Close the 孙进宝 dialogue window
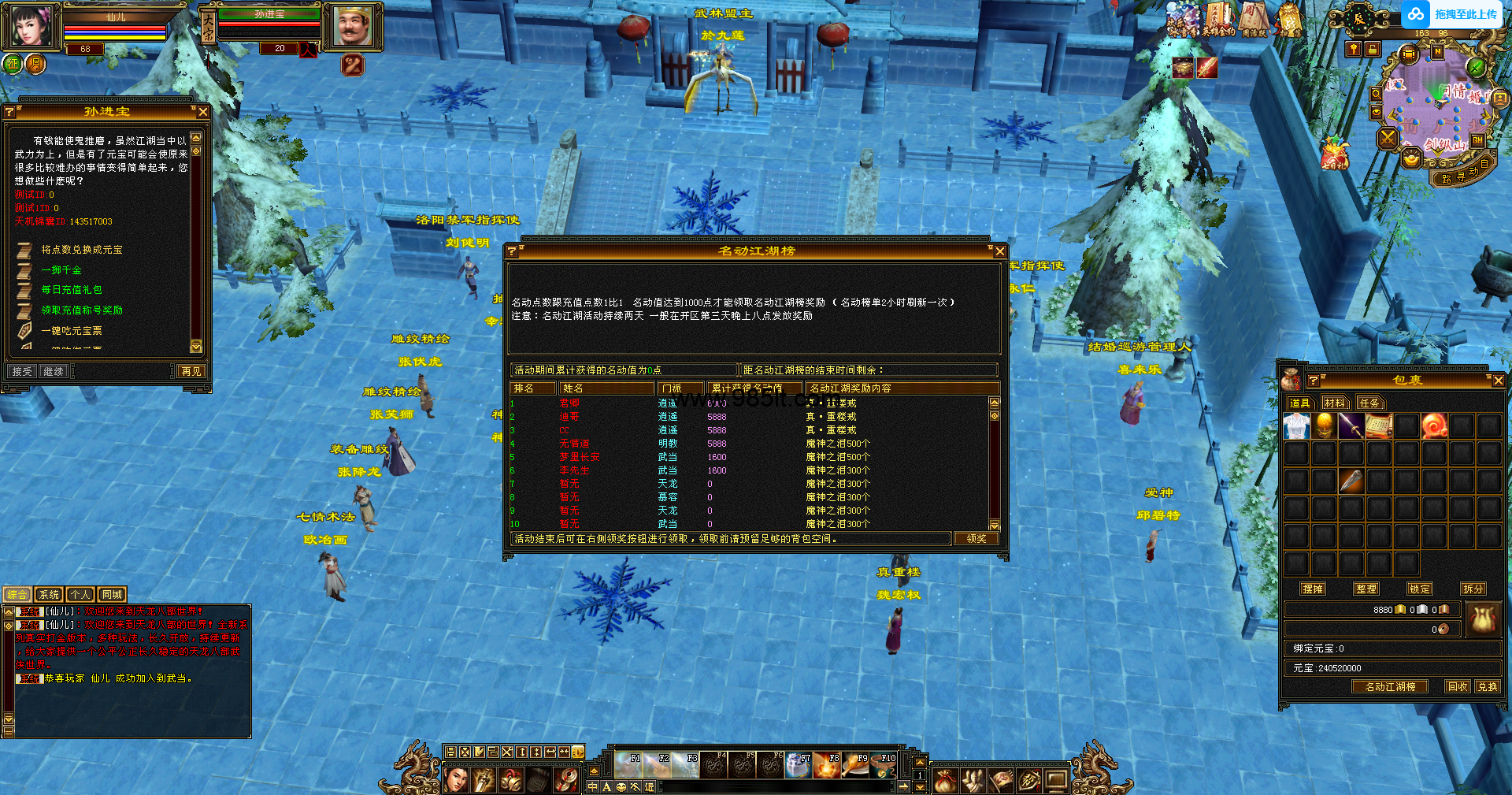The height and width of the screenshot is (795, 1512). point(203,112)
